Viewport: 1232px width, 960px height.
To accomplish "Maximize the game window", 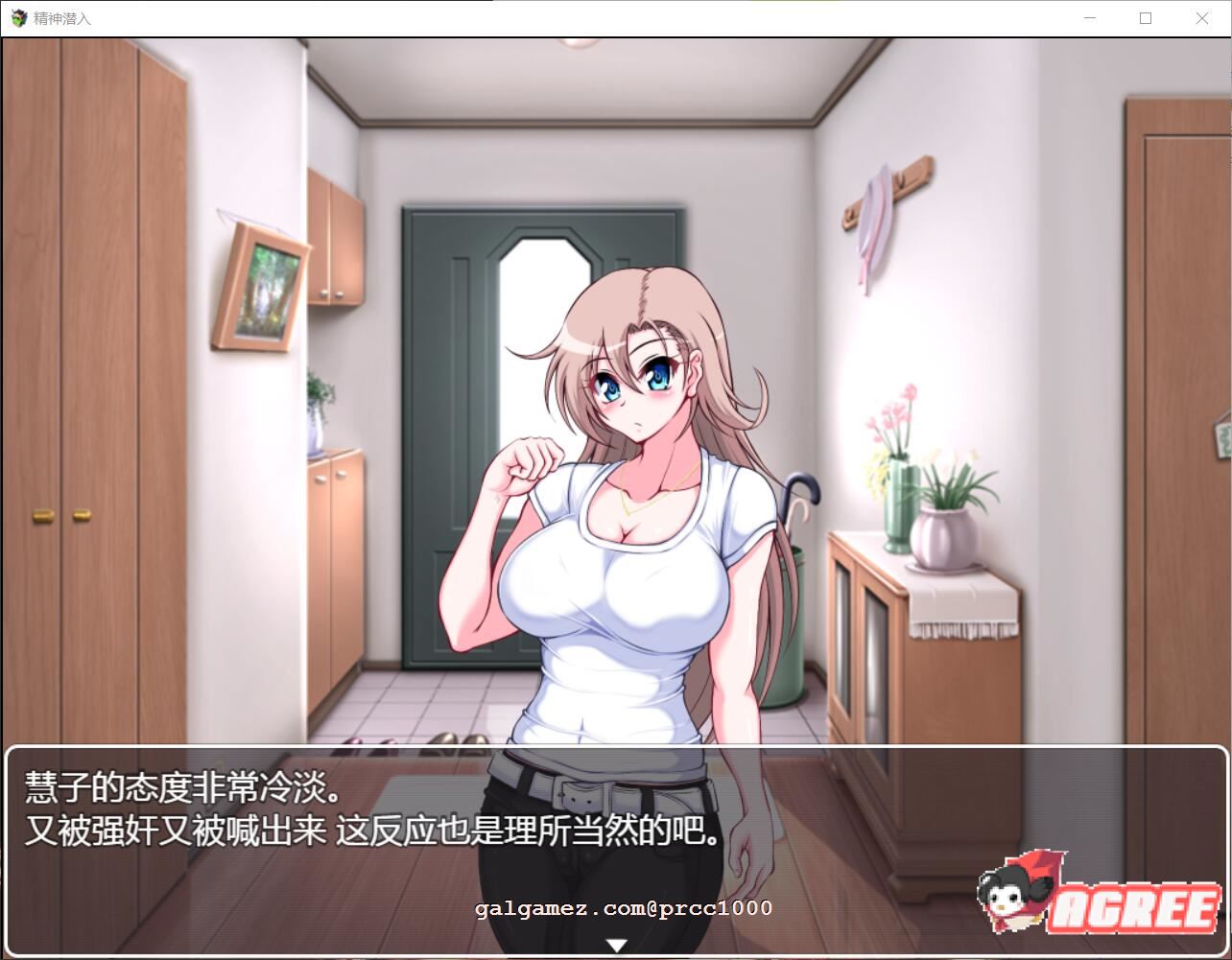I will click(x=1145, y=17).
